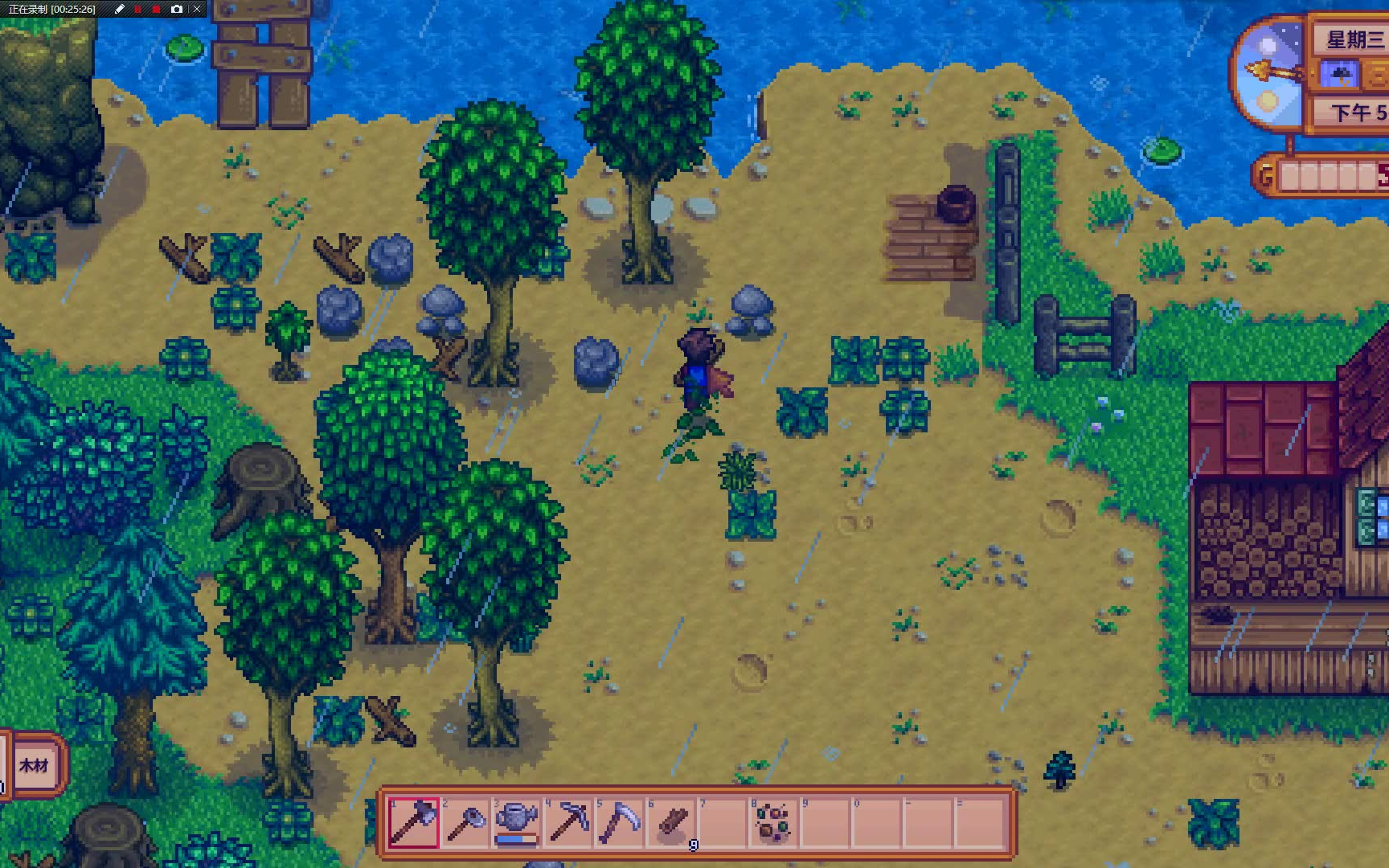Pause the screen recording

(138, 9)
